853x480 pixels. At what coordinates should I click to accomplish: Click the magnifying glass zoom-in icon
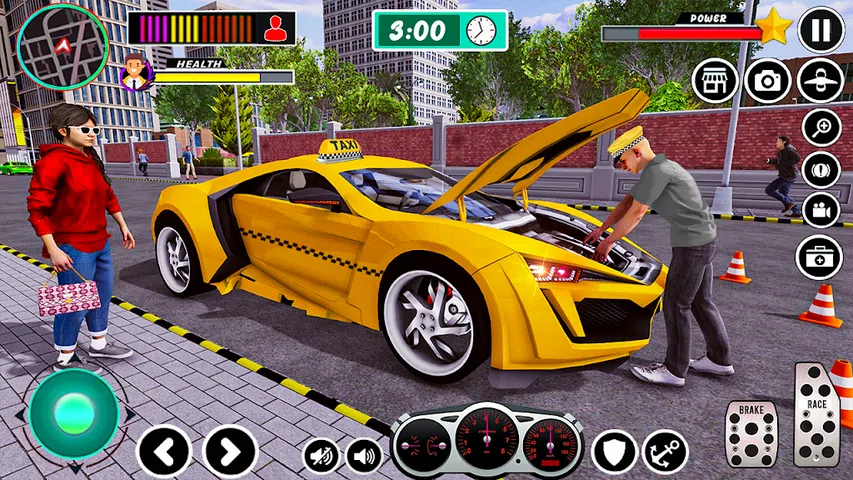(x=821, y=127)
